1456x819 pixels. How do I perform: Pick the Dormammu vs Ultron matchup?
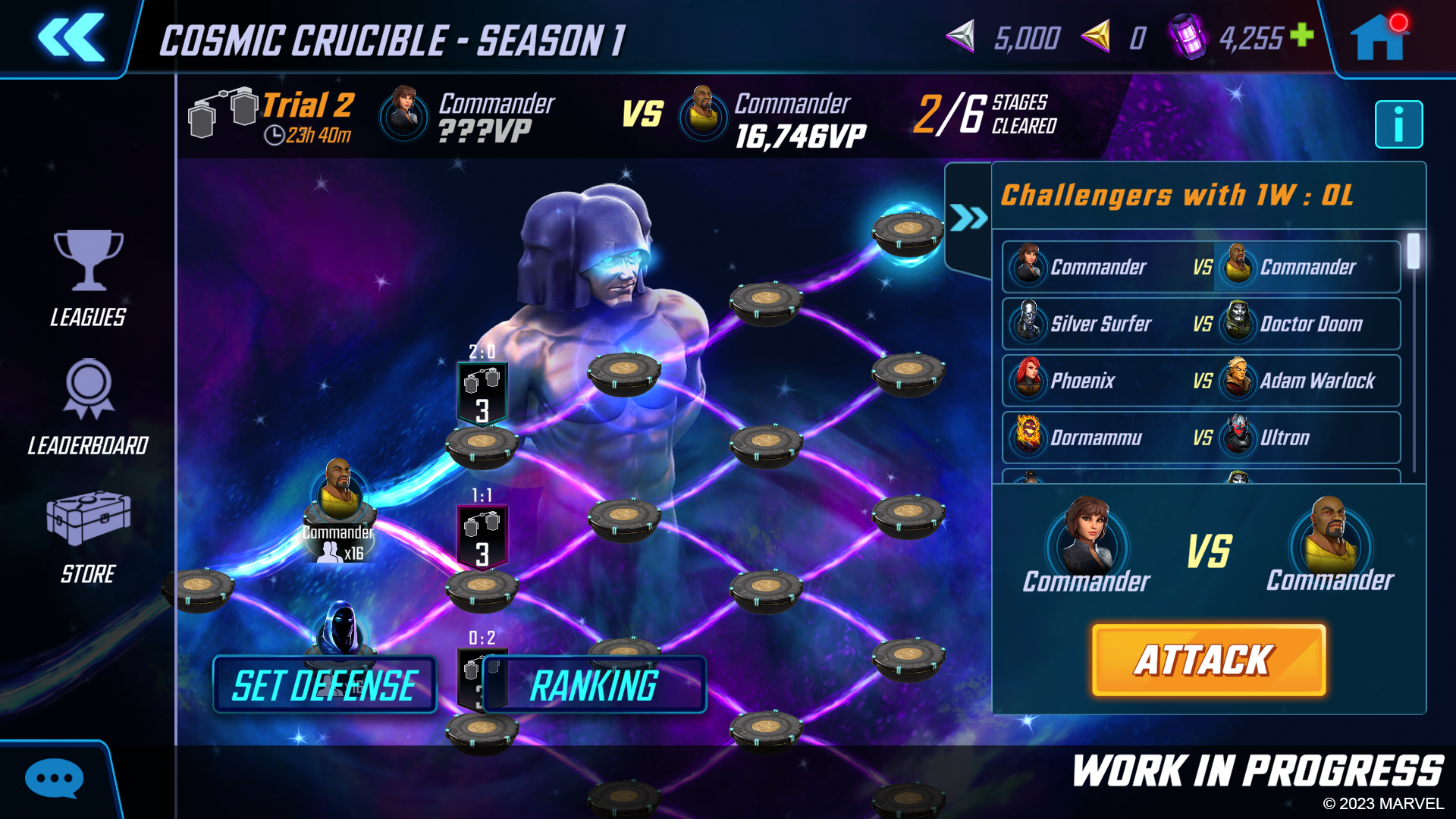pyautogui.click(x=1200, y=438)
